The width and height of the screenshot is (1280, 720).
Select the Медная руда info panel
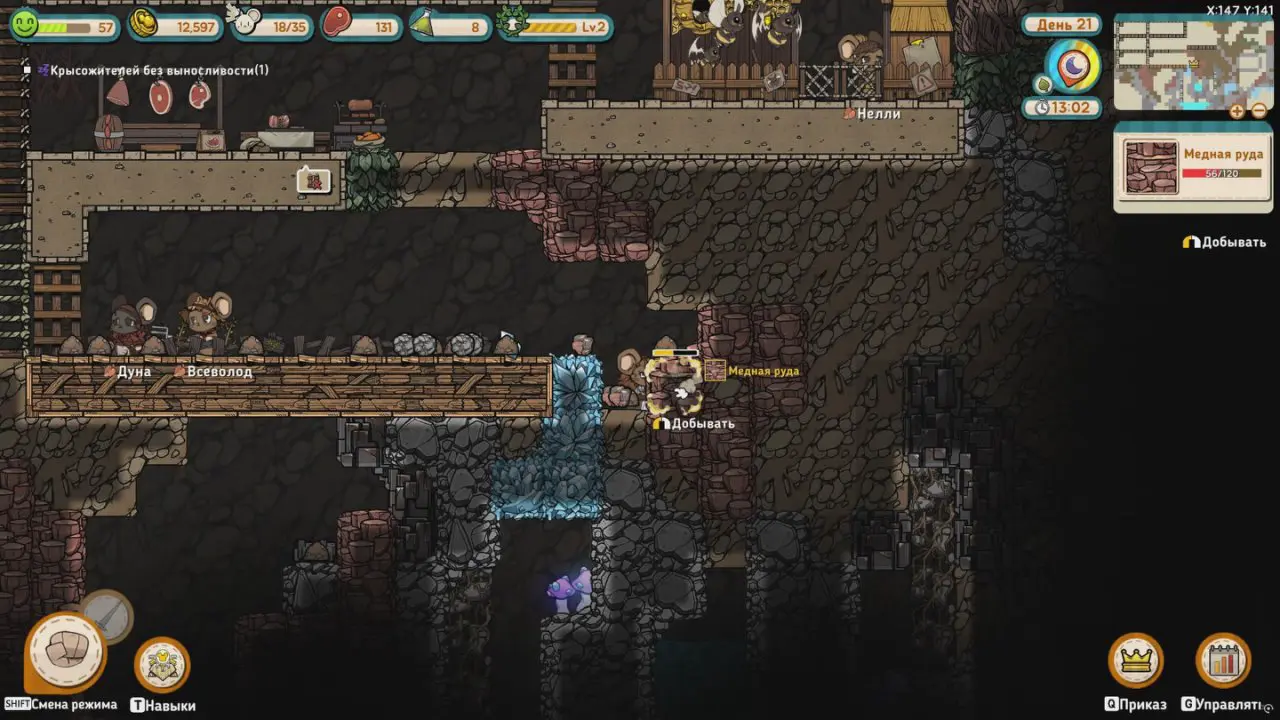pos(1192,166)
